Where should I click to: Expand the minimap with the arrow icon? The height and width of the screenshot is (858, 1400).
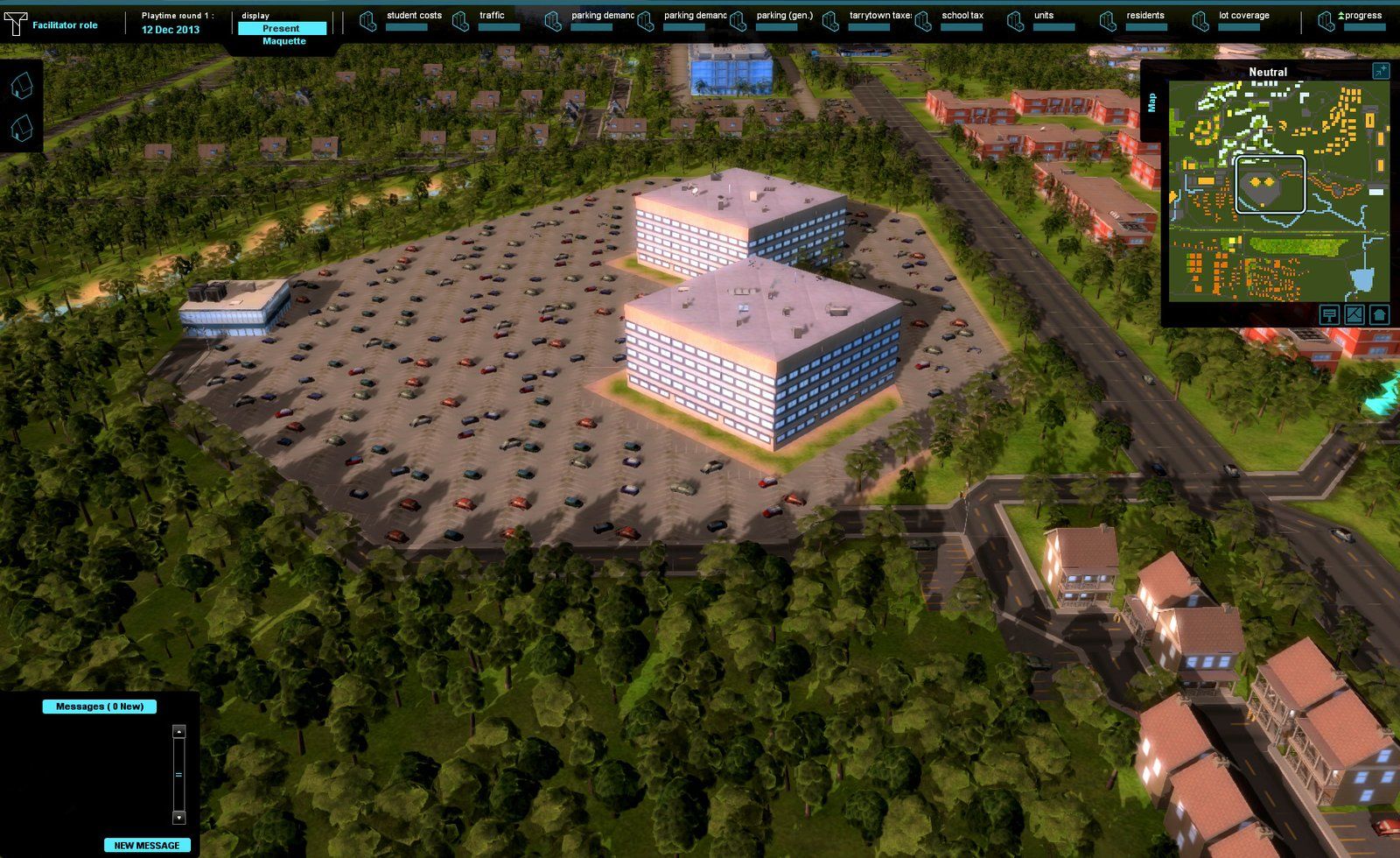[1381, 72]
